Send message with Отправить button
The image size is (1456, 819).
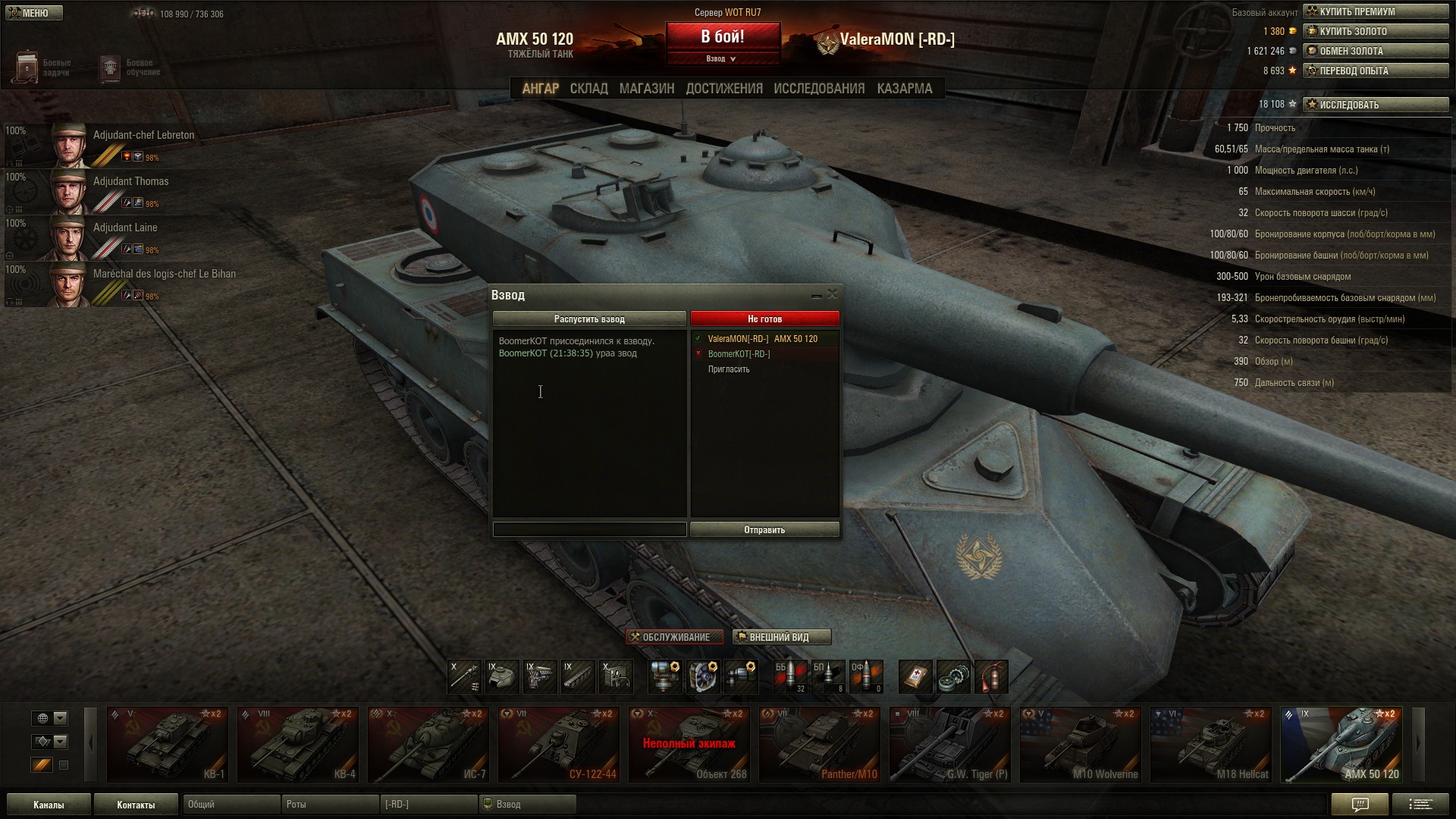point(764,530)
